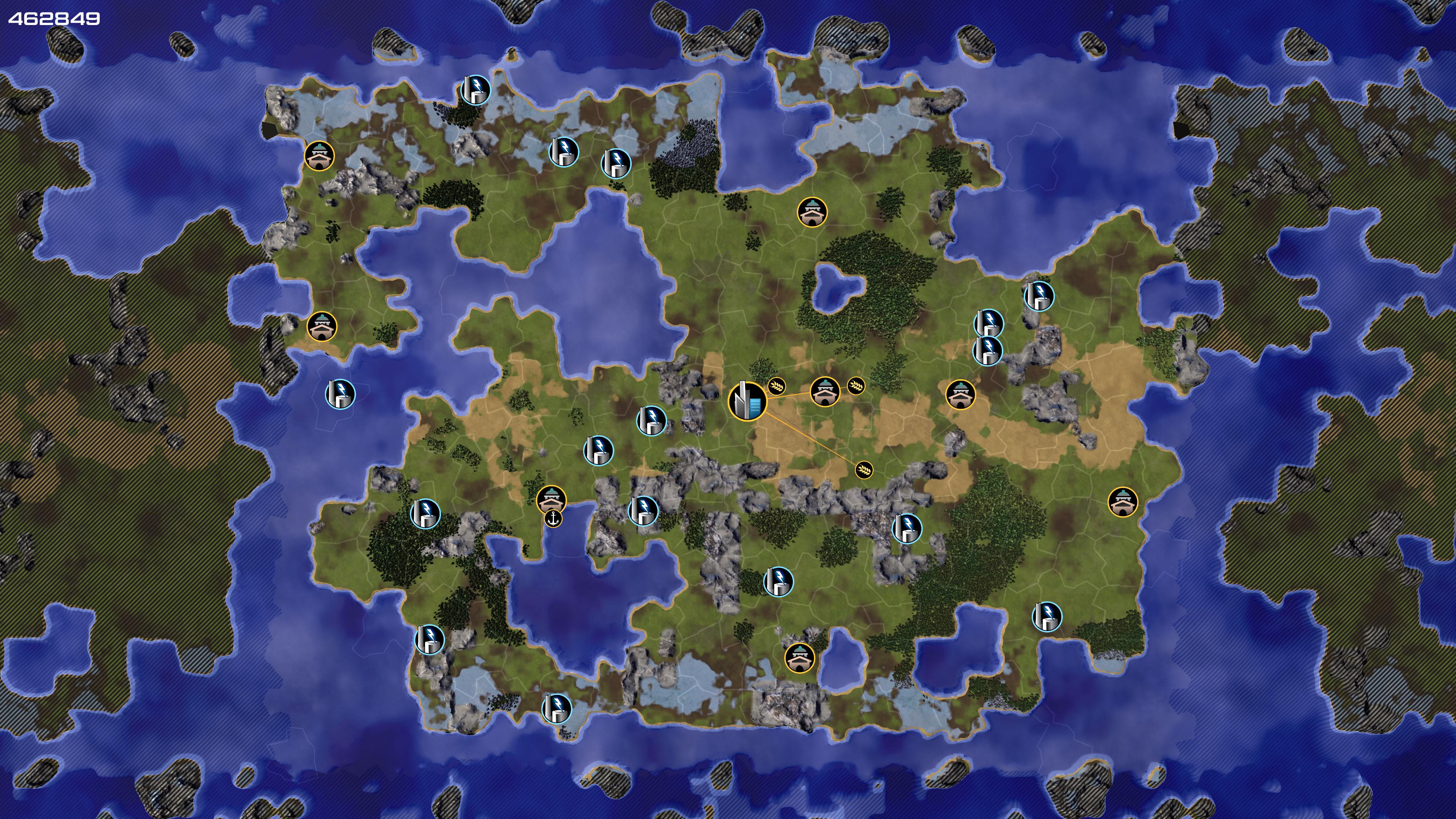
Task: Click the wheat marker ending the long diagonal line
Action: (x=863, y=470)
